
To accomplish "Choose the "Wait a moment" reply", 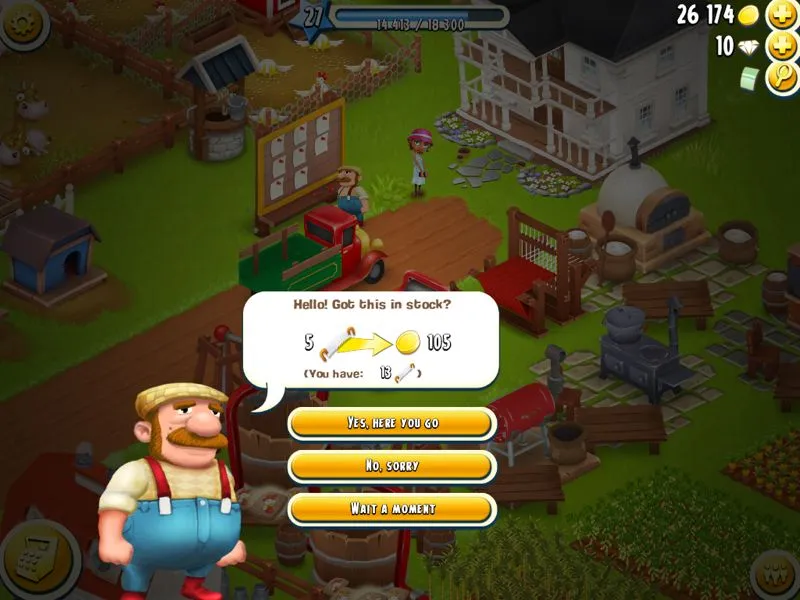I will point(392,509).
